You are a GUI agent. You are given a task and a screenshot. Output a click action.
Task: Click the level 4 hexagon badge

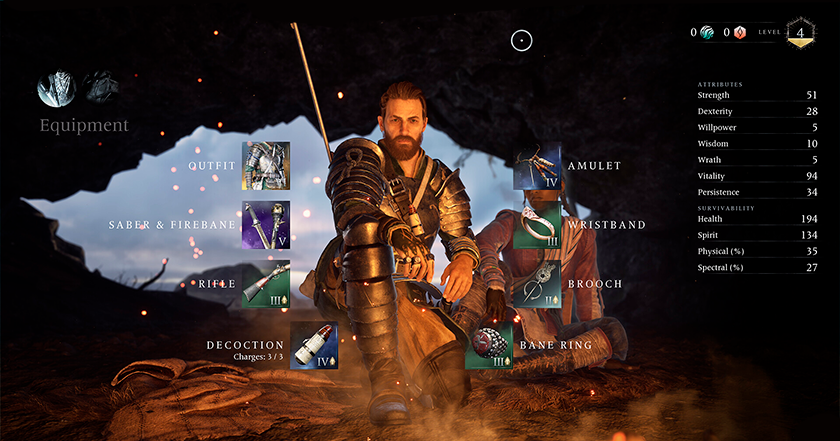click(x=800, y=32)
